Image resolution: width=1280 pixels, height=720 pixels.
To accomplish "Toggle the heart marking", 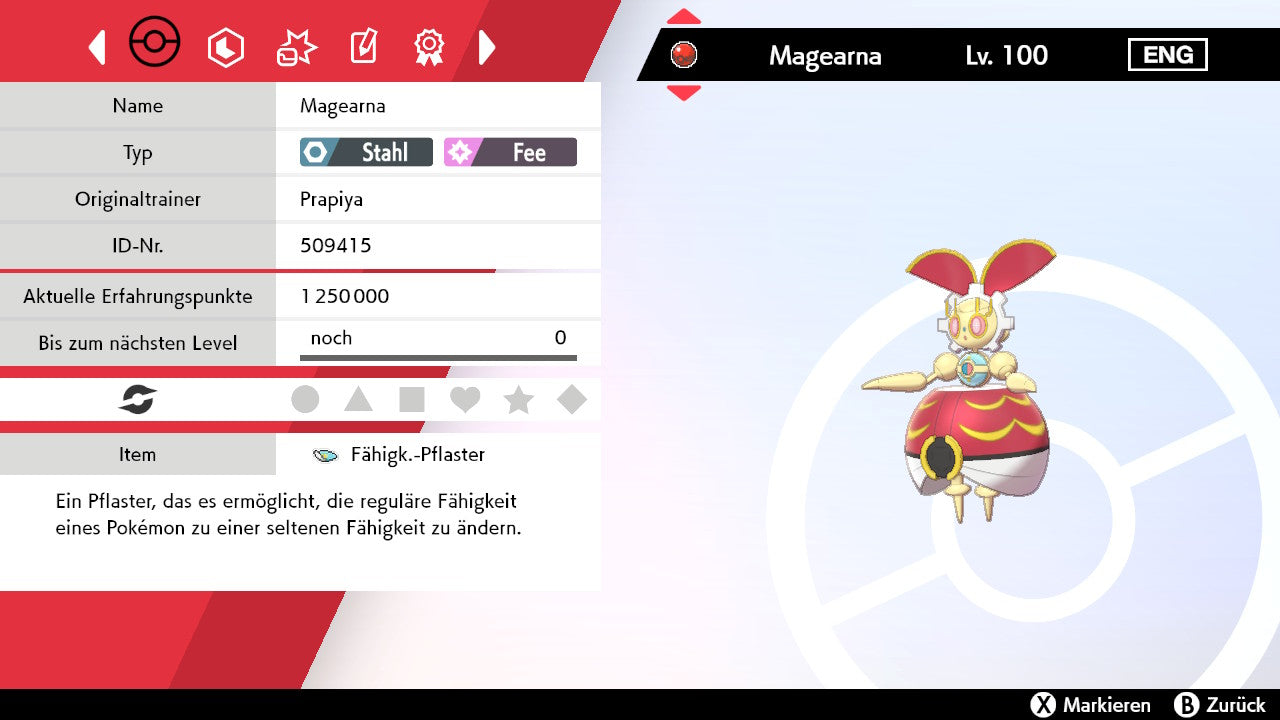I will click(465, 400).
